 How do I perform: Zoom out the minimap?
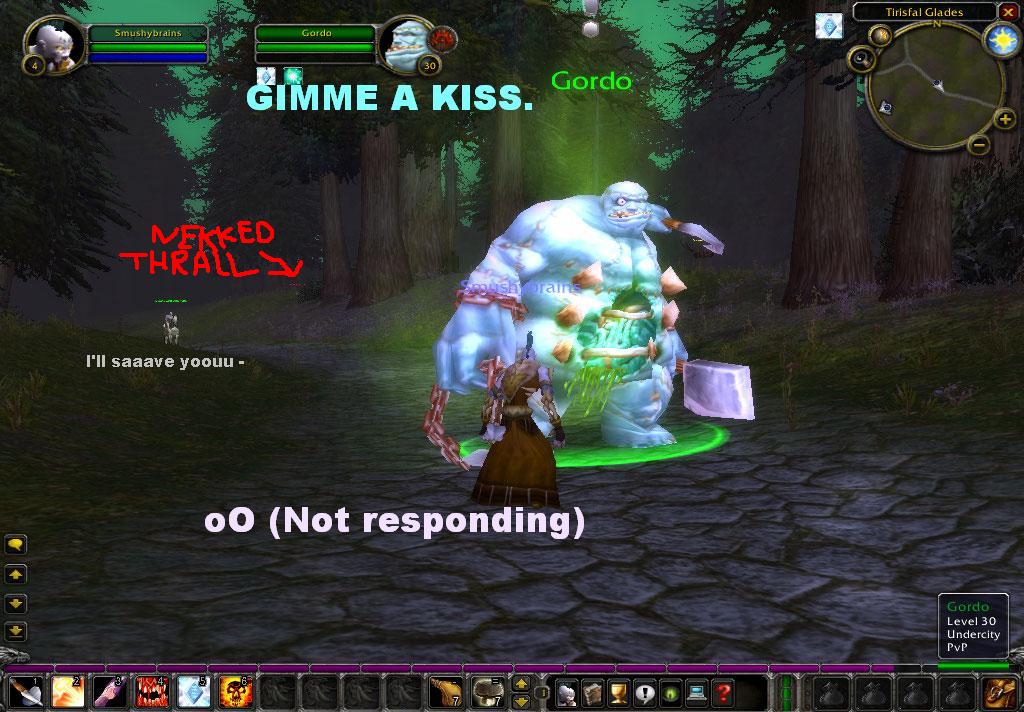click(979, 145)
